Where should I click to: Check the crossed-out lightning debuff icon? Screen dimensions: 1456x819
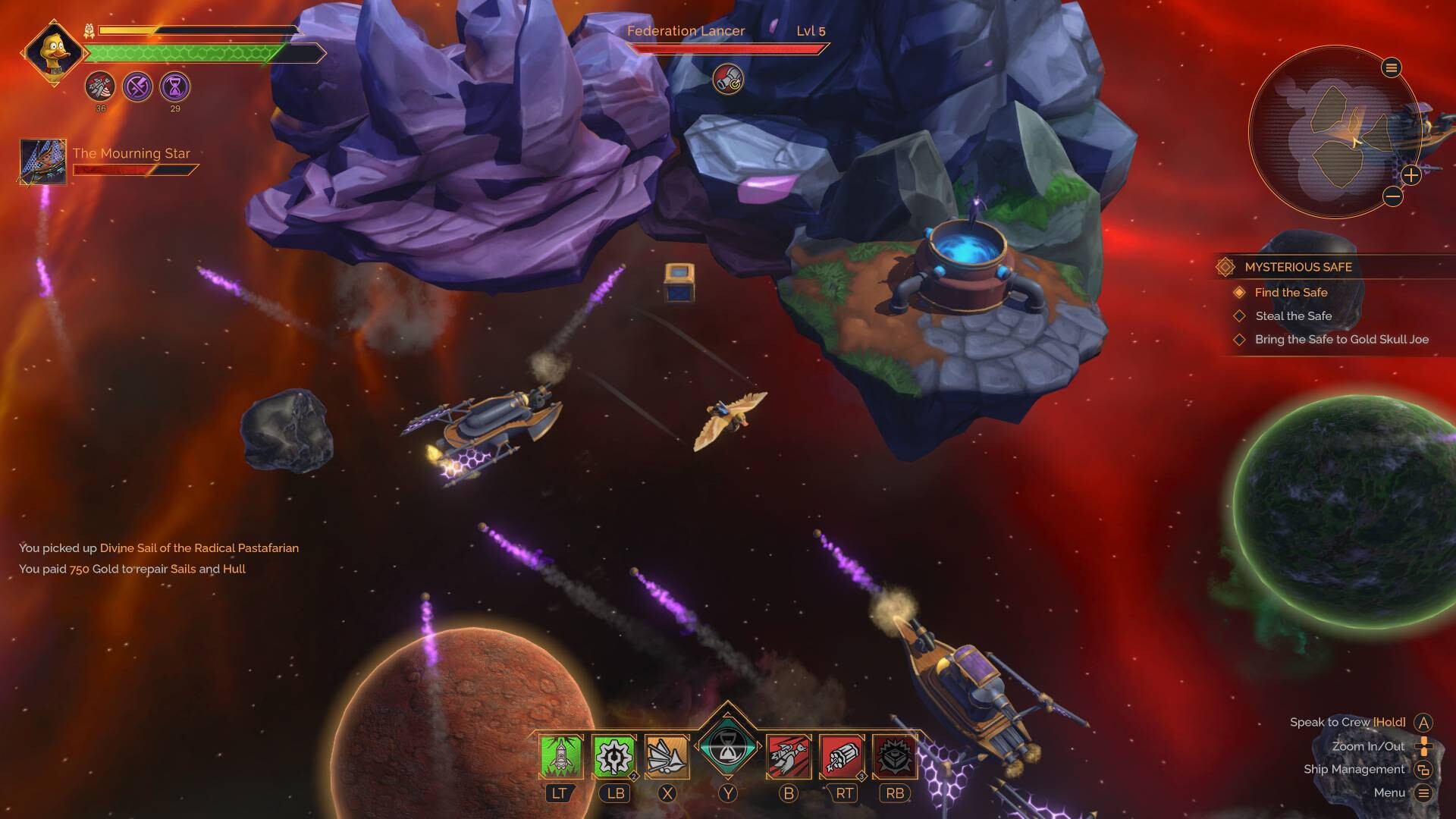coord(137,87)
